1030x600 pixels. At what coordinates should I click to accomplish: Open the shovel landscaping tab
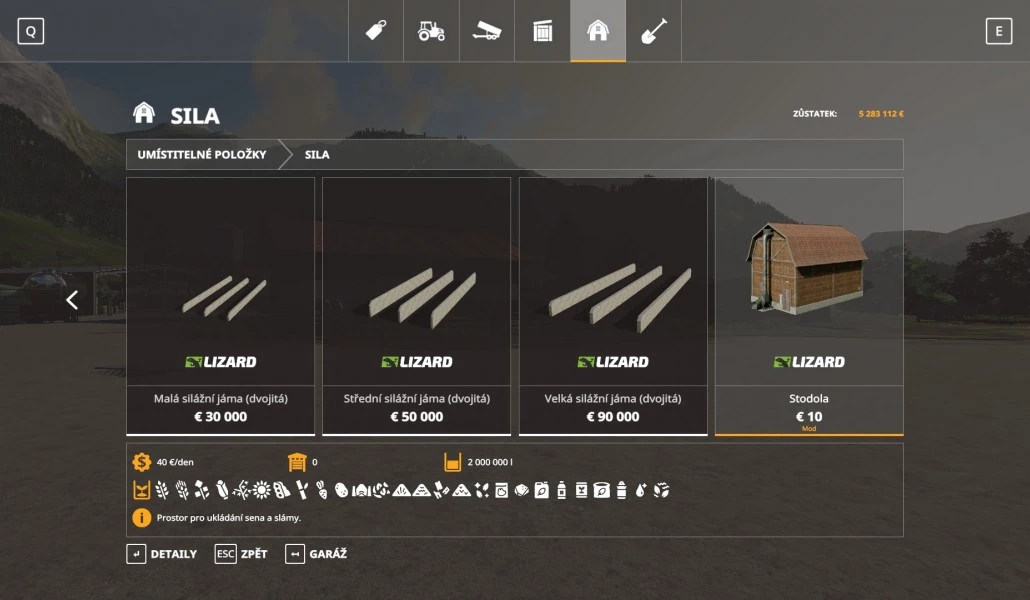coord(653,31)
